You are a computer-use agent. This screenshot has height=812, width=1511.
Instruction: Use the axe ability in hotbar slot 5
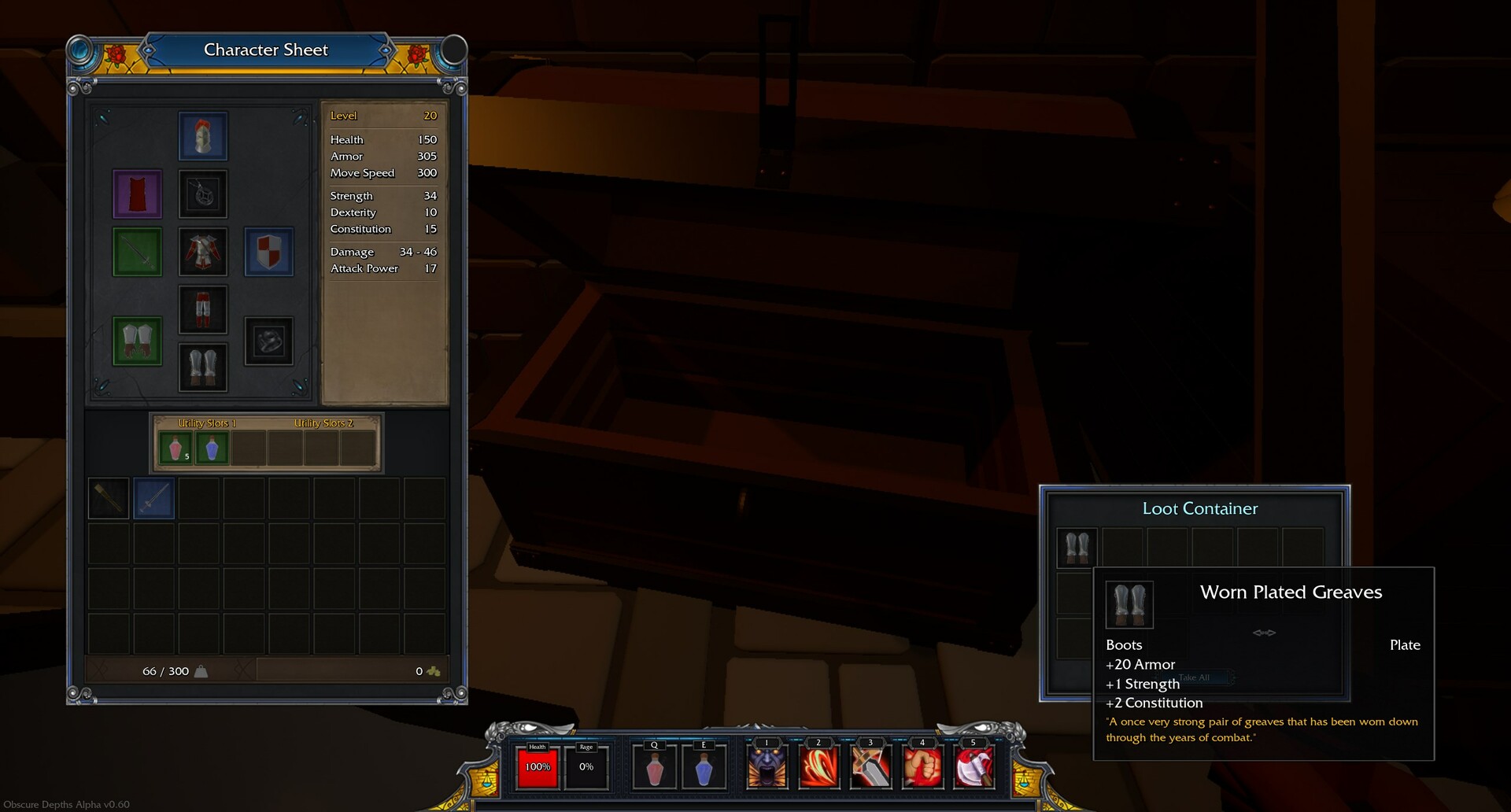pos(974,769)
